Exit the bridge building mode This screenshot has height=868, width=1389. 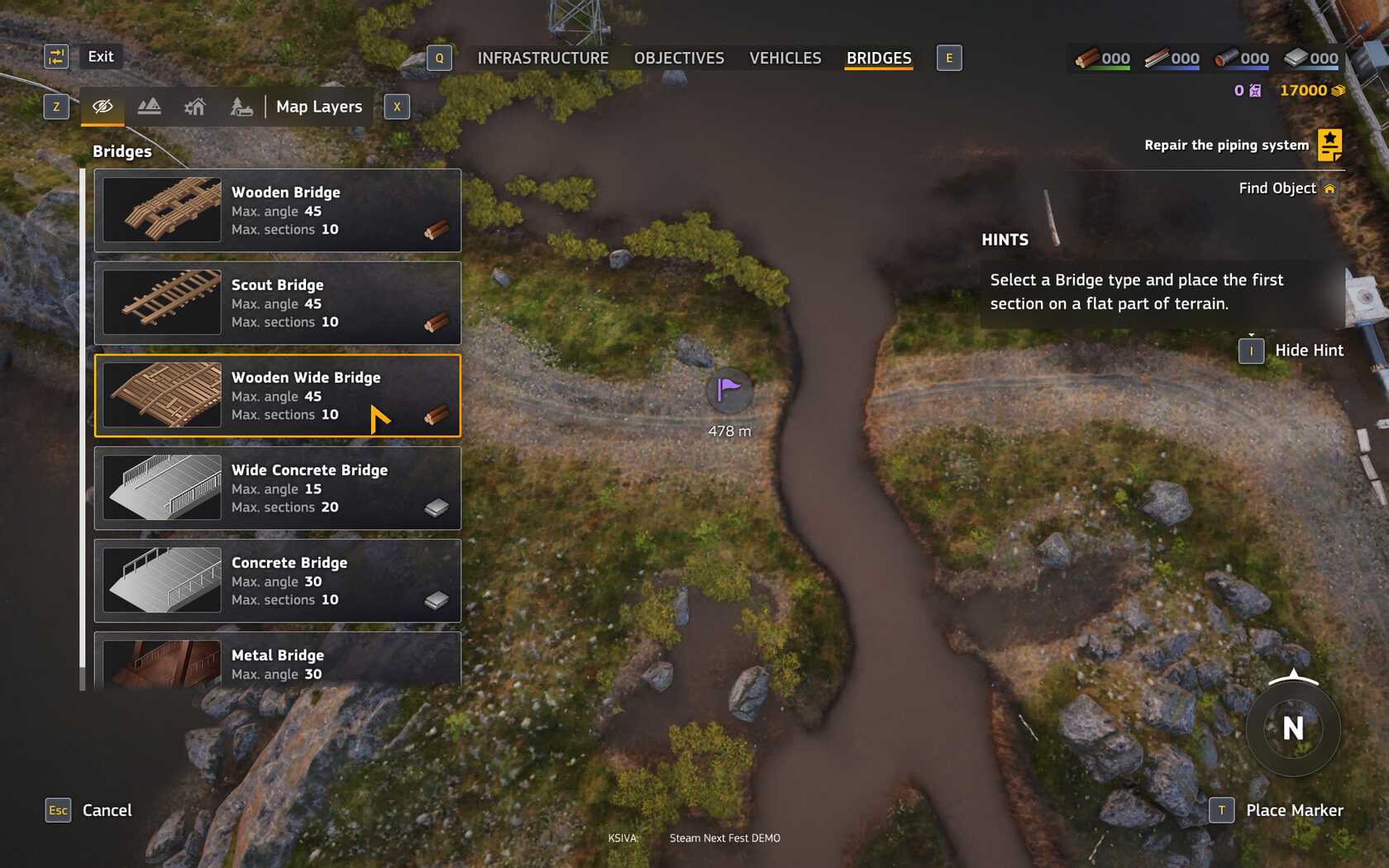pos(100,56)
